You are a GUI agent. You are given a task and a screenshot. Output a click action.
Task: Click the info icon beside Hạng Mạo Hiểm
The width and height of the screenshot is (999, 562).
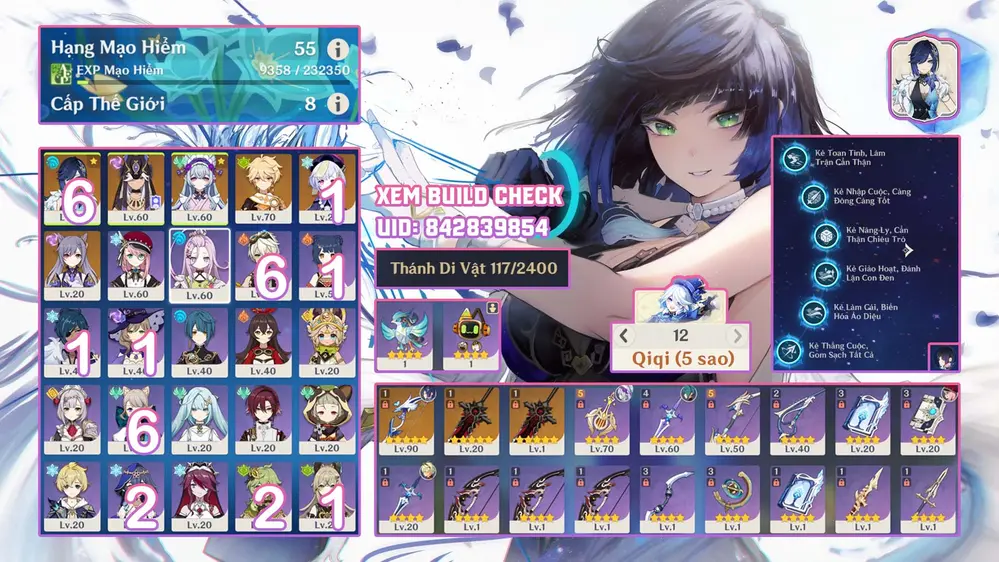coord(338,49)
